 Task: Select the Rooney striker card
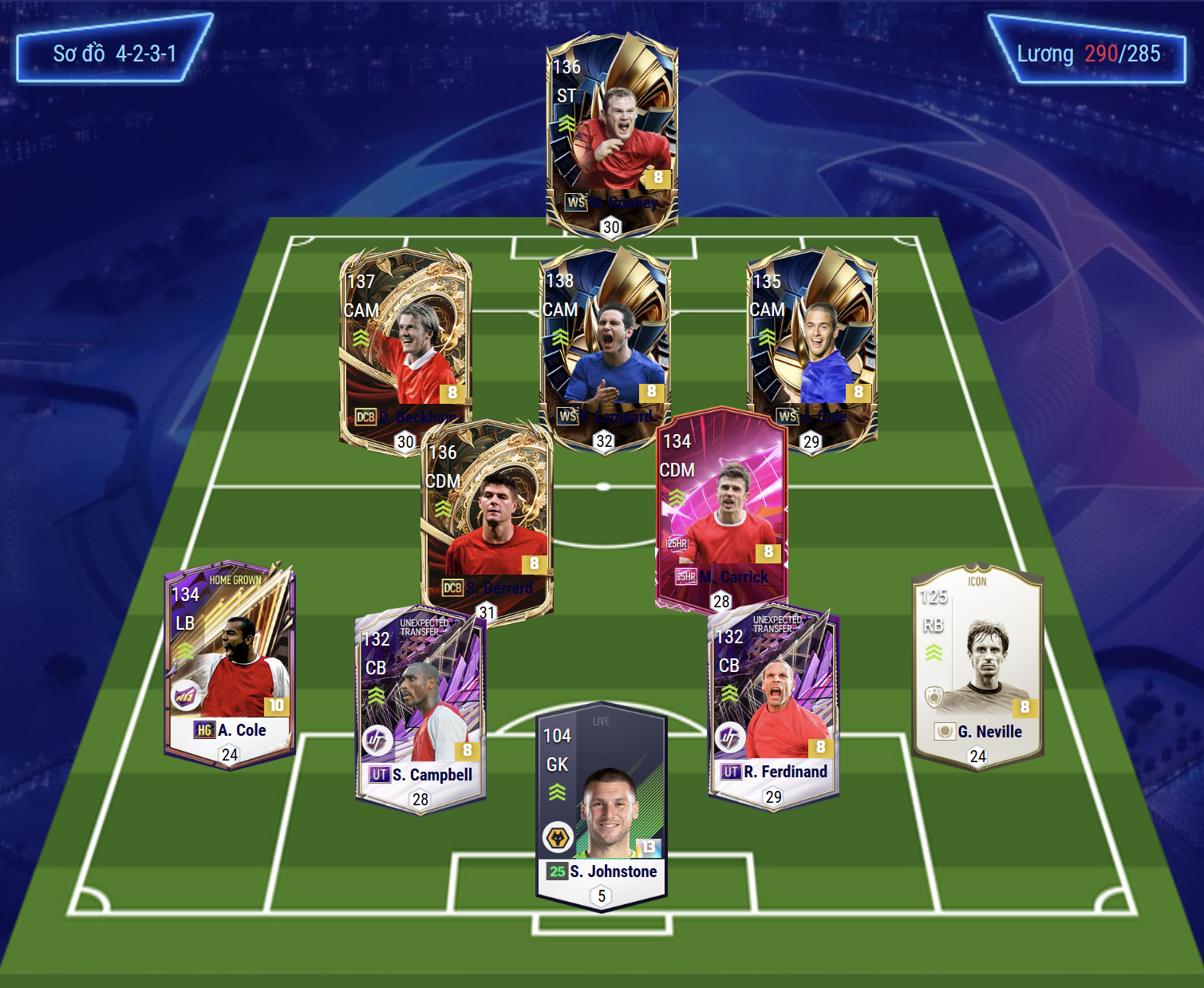[612, 132]
